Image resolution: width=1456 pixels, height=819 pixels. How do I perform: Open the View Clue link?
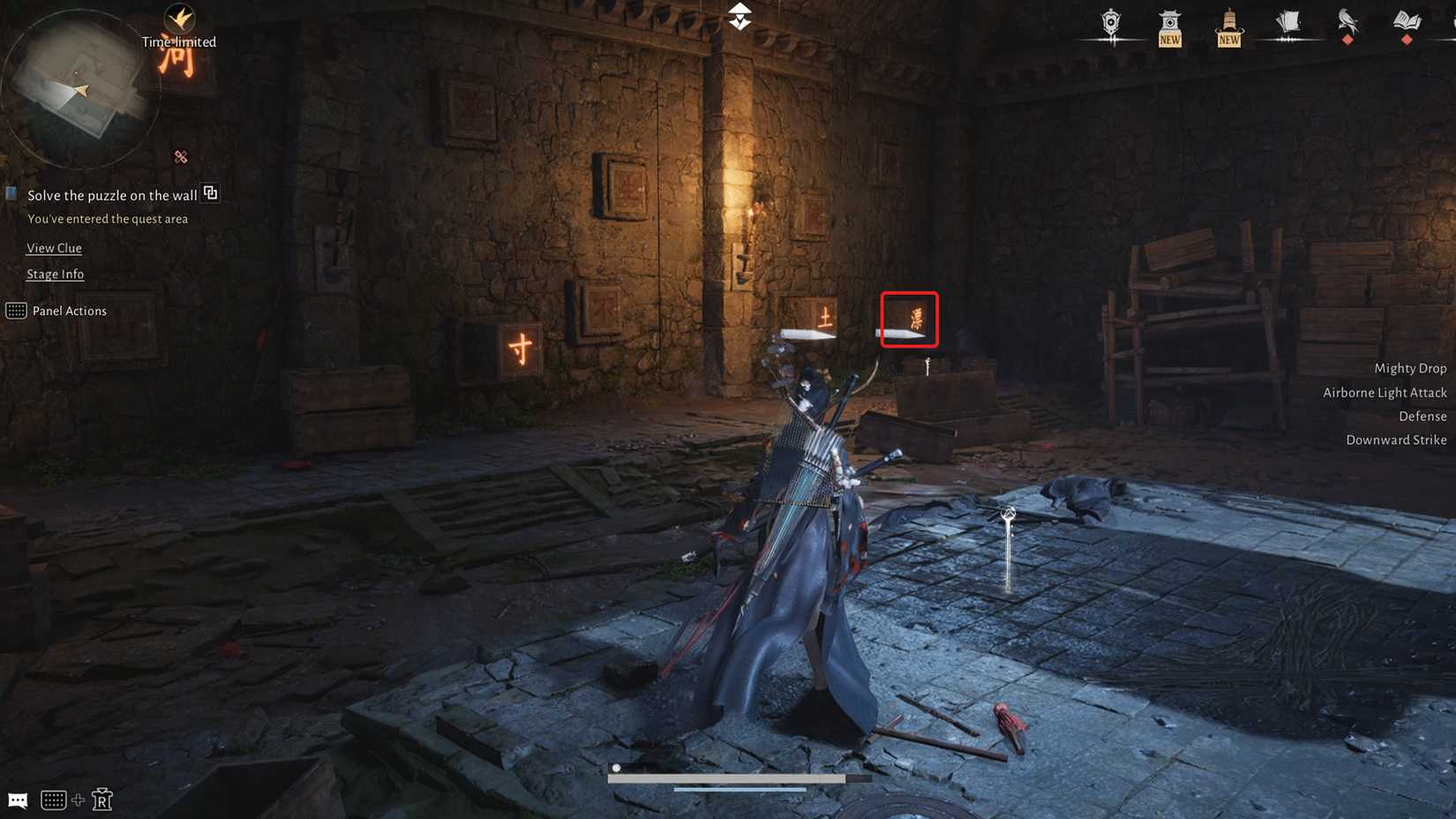coord(54,248)
